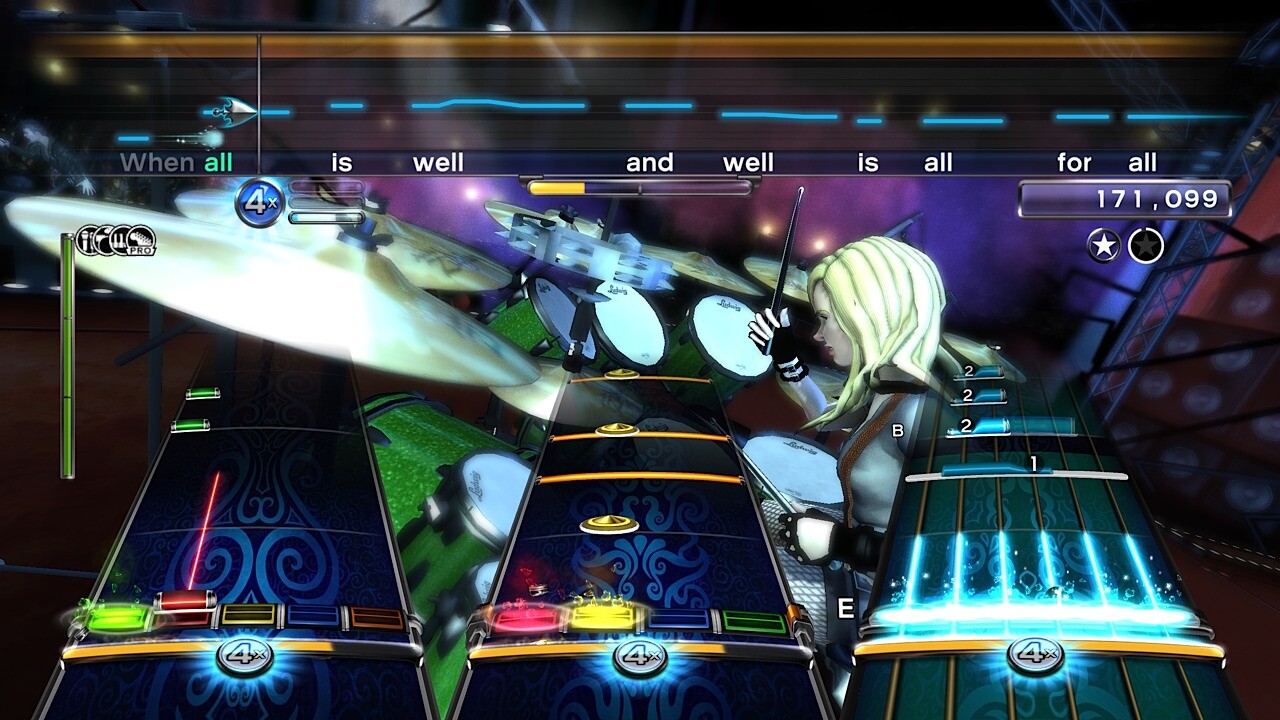Hit the orange fret target on left highway
This screenshot has width=1280, height=720.
[x=377, y=618]
